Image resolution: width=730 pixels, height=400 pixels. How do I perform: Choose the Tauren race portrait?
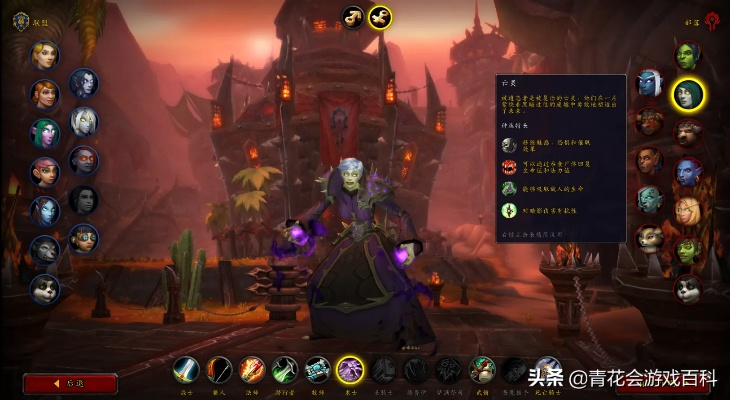coord(687,133)
